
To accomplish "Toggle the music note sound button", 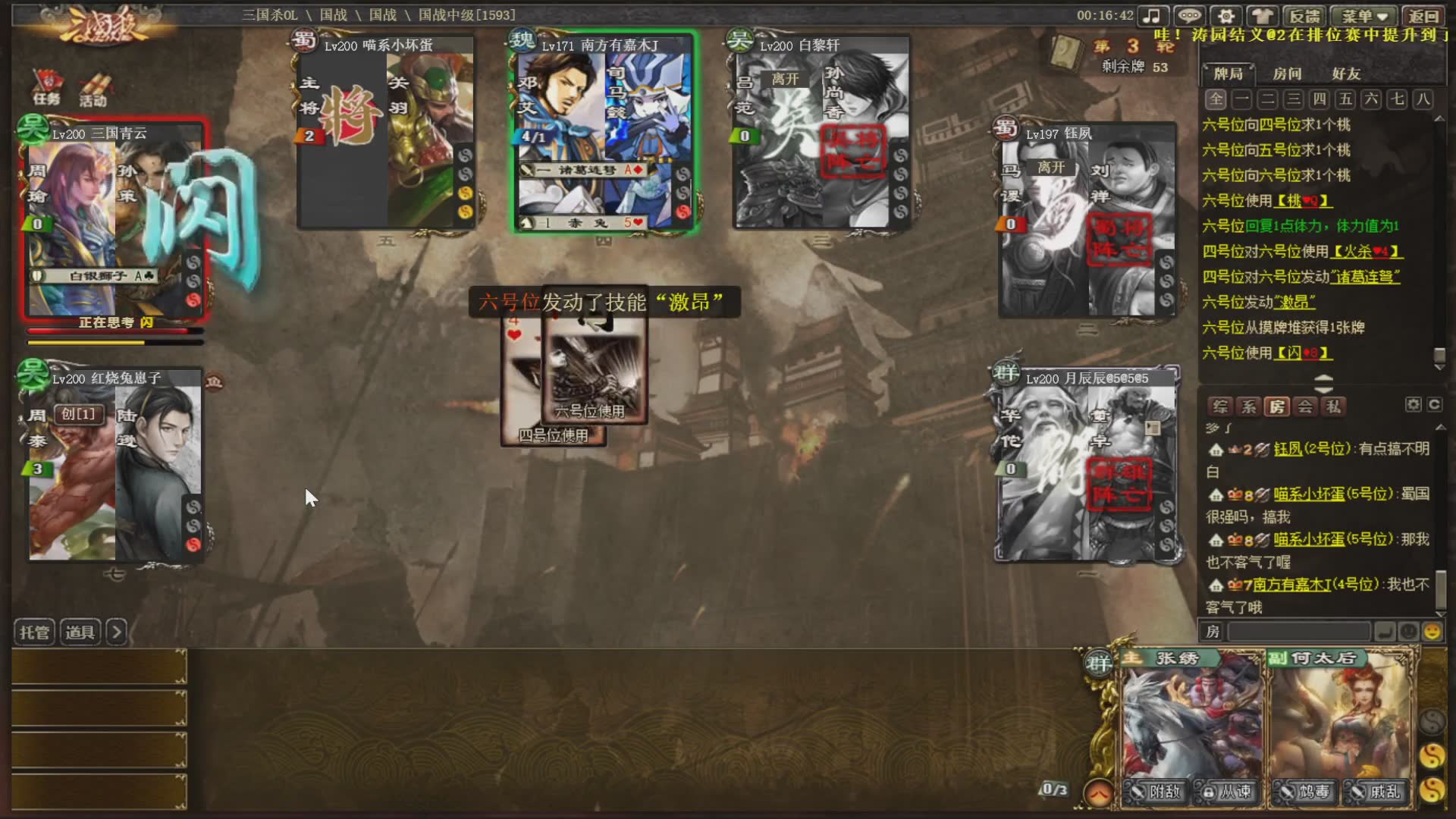I will point(1152,16).
